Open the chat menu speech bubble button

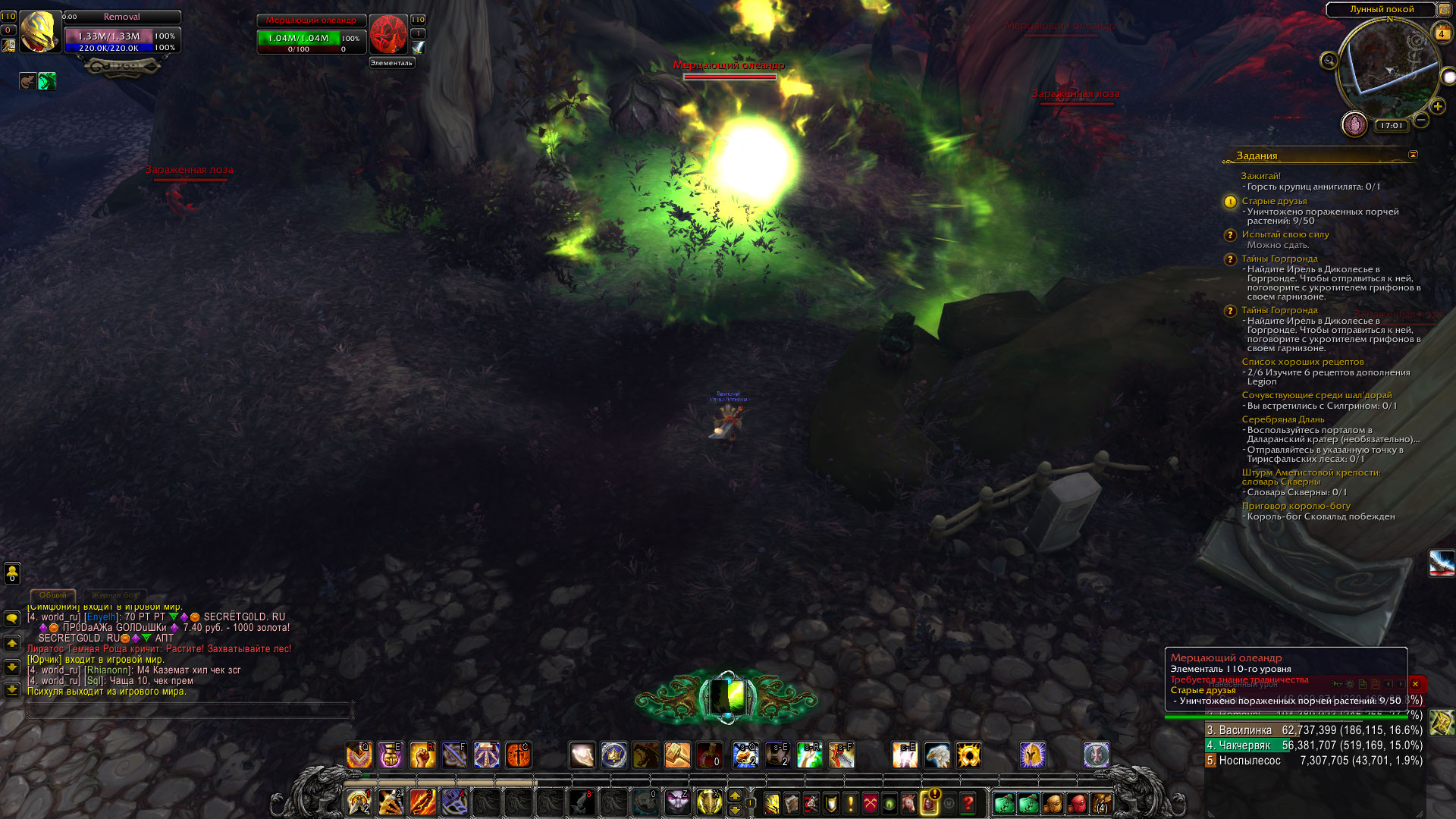tap(12, 619)
